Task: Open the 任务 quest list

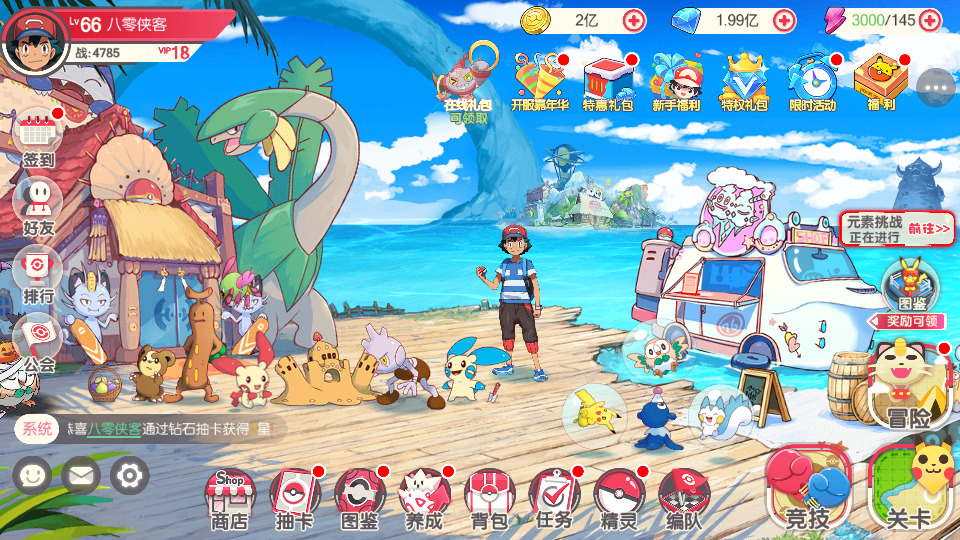Action: point(554,495)
